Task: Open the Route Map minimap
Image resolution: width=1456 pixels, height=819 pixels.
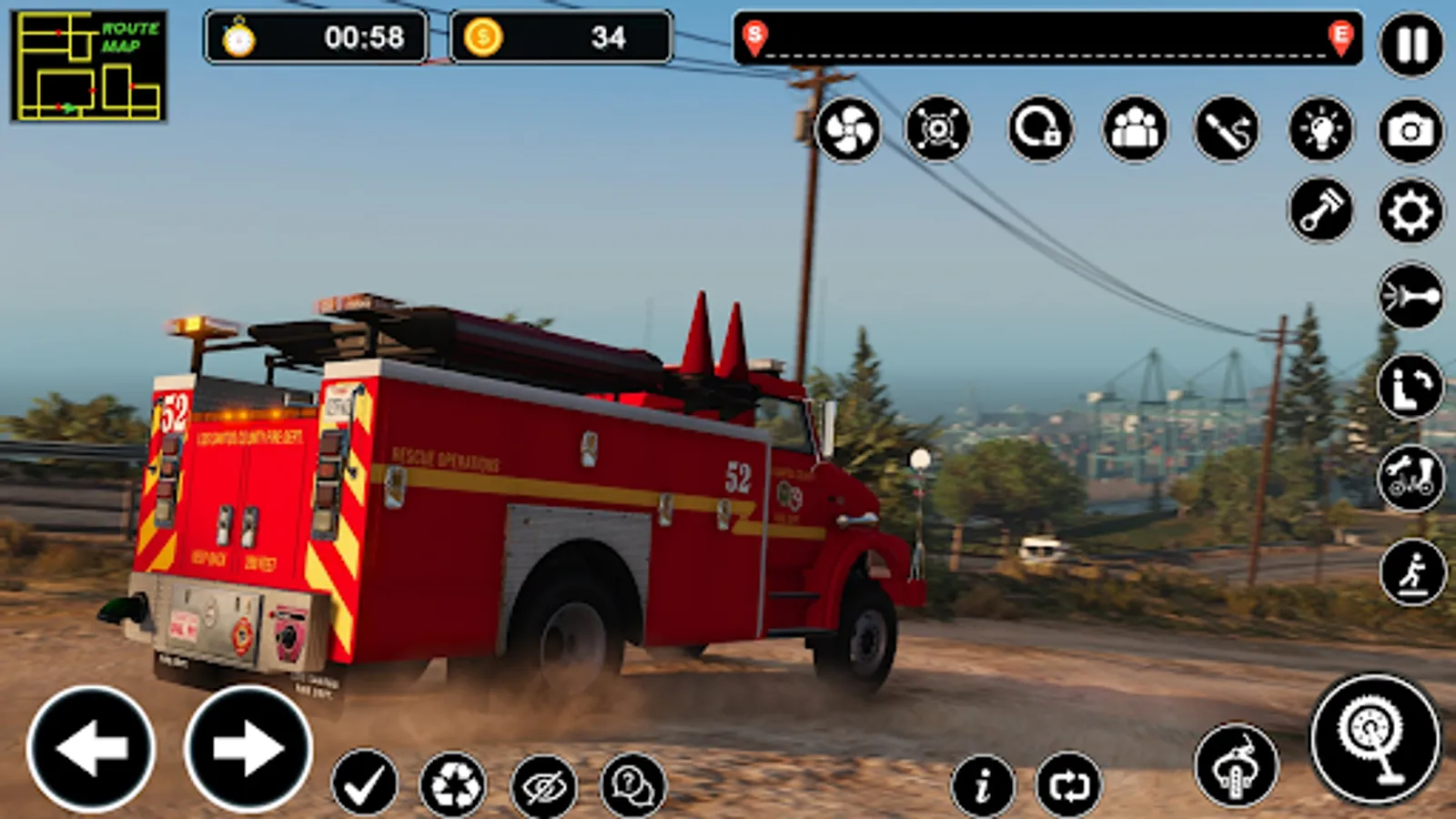Action: 88,64
